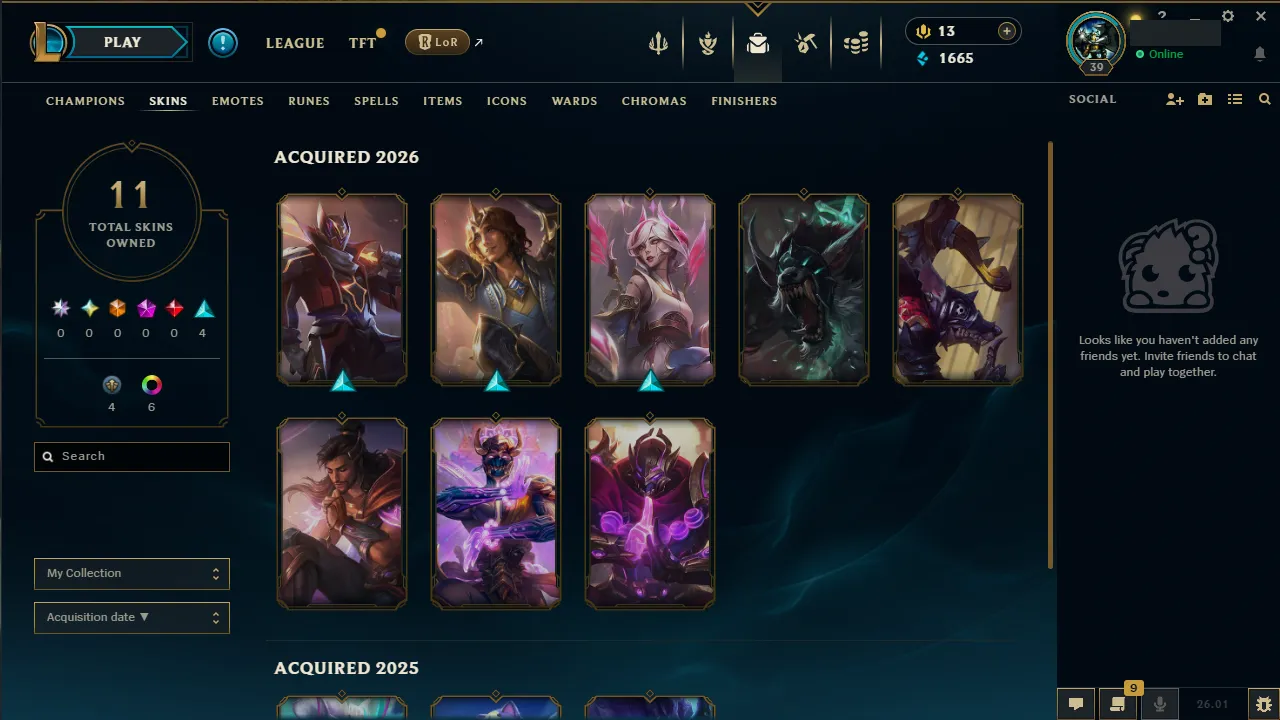This screenshot has height=720, width=1280.
Task: Switch to the CHROMAS tab
Action: coord(654,101)
